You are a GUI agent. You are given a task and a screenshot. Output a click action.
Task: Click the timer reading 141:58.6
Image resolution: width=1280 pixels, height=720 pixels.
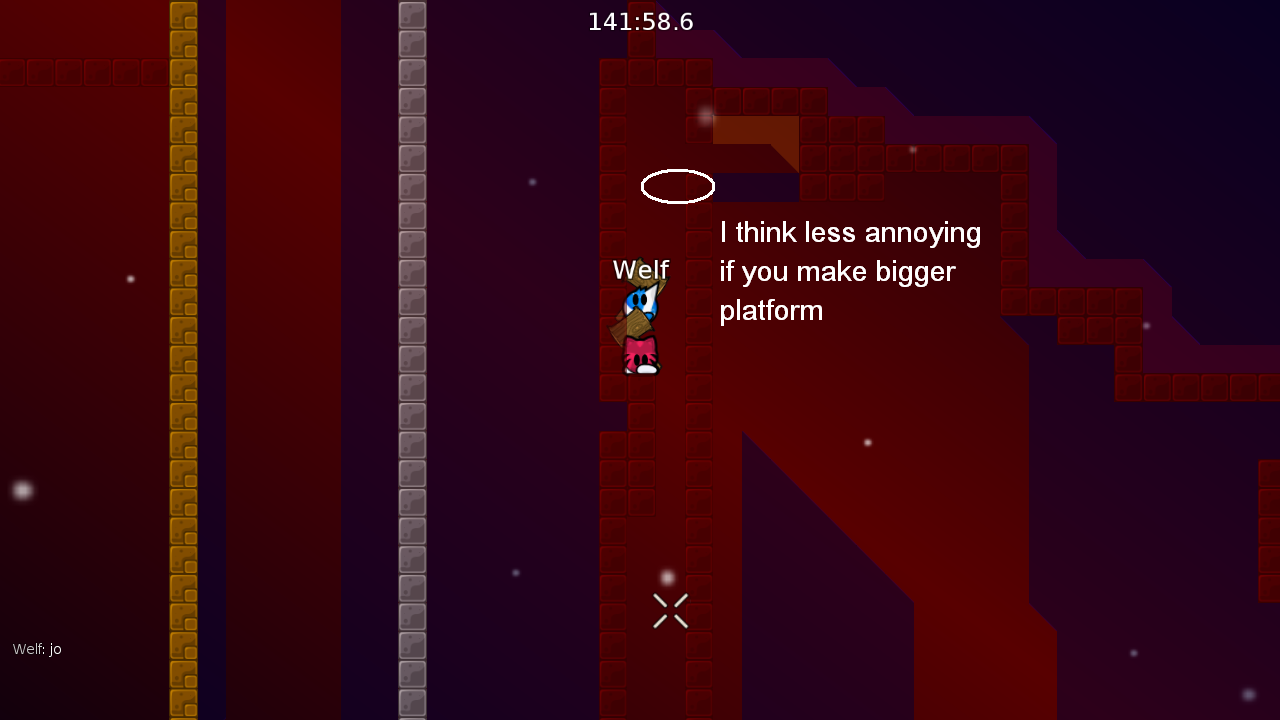639,21
